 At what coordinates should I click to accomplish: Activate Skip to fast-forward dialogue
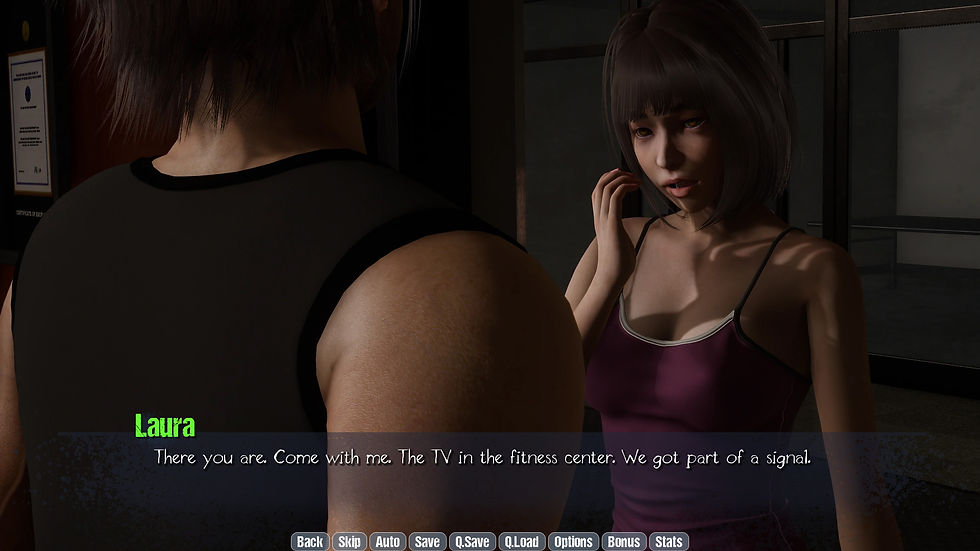[x=349, y=541]
